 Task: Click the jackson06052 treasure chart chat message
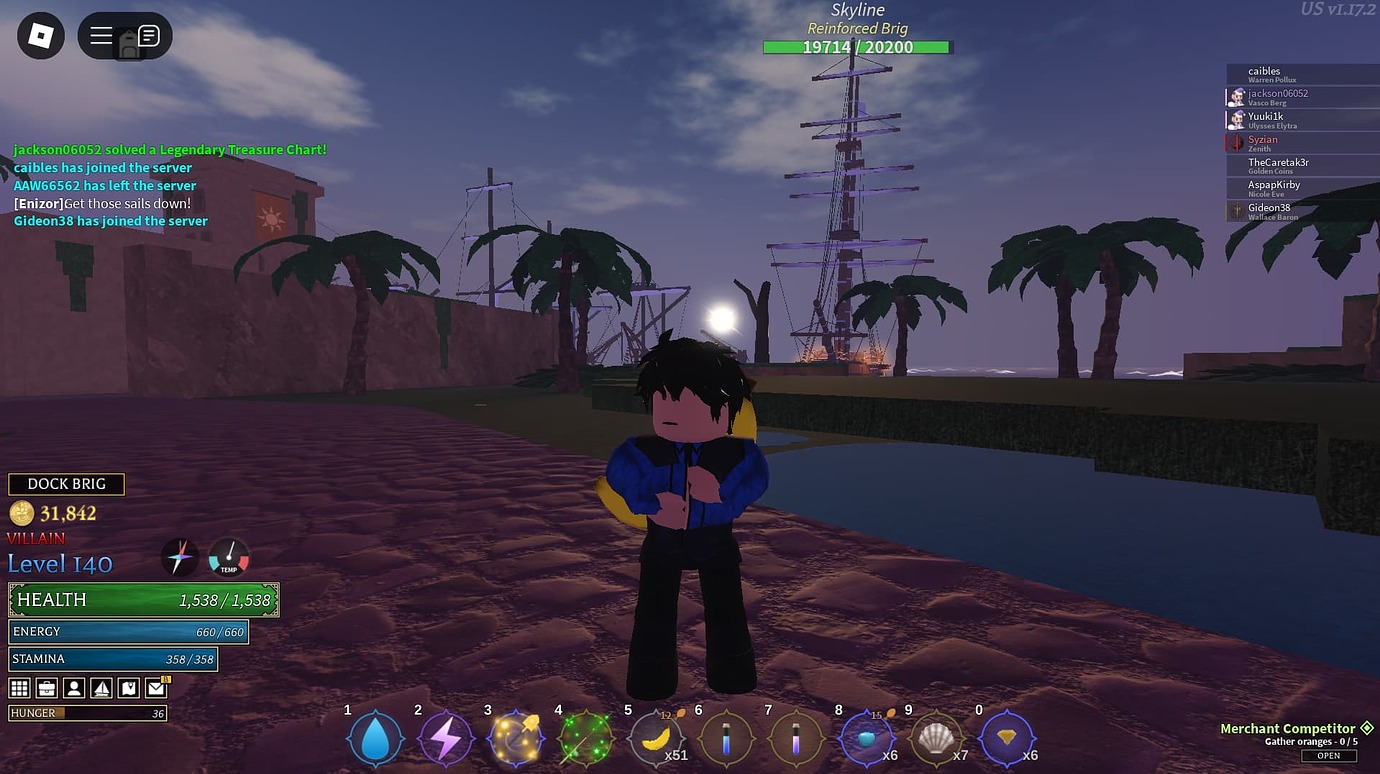click(169, 149)
